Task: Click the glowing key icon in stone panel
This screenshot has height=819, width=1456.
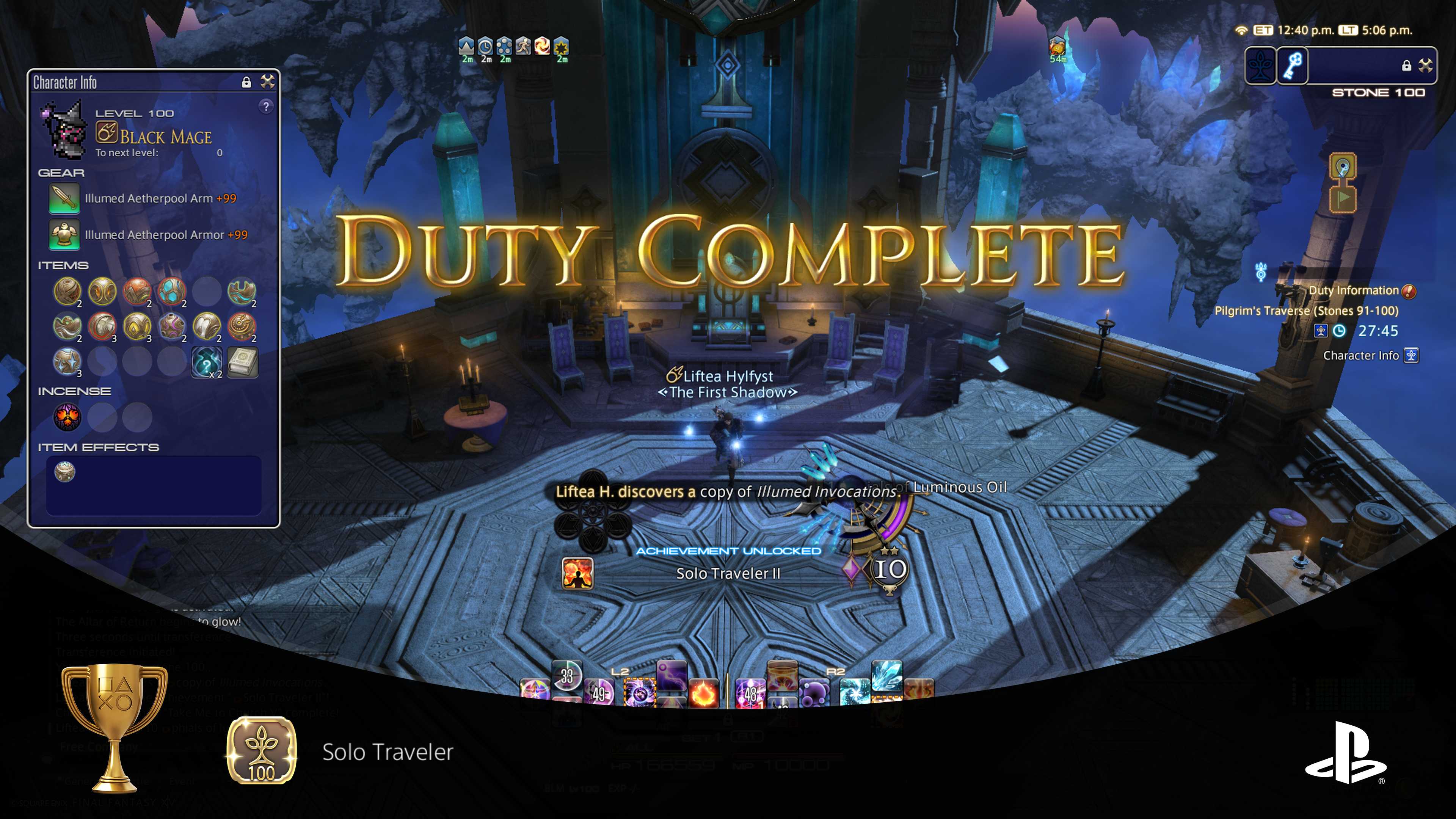Action: click(1293, 66)
